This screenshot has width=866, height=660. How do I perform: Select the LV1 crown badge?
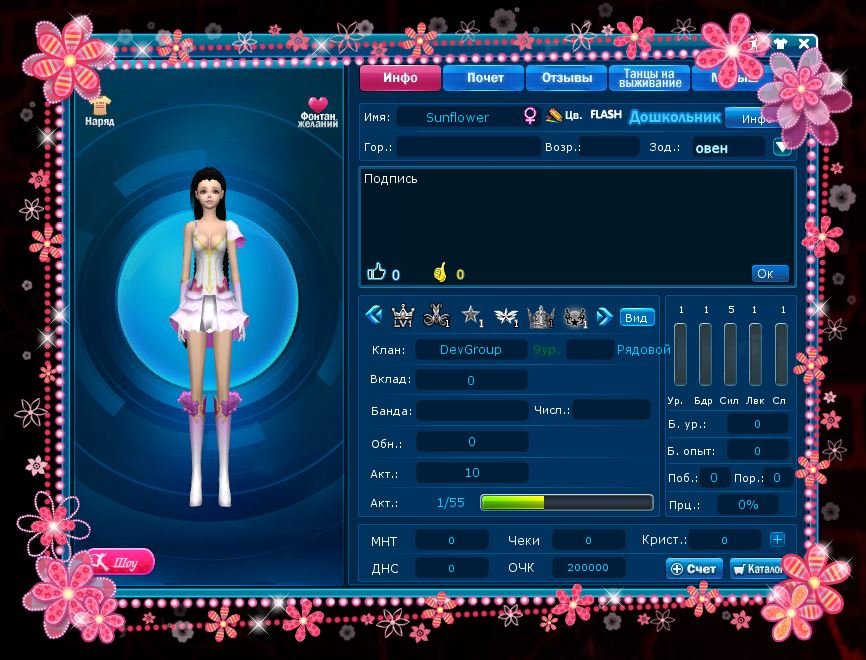pyautogui.click(x=404, y=317)
